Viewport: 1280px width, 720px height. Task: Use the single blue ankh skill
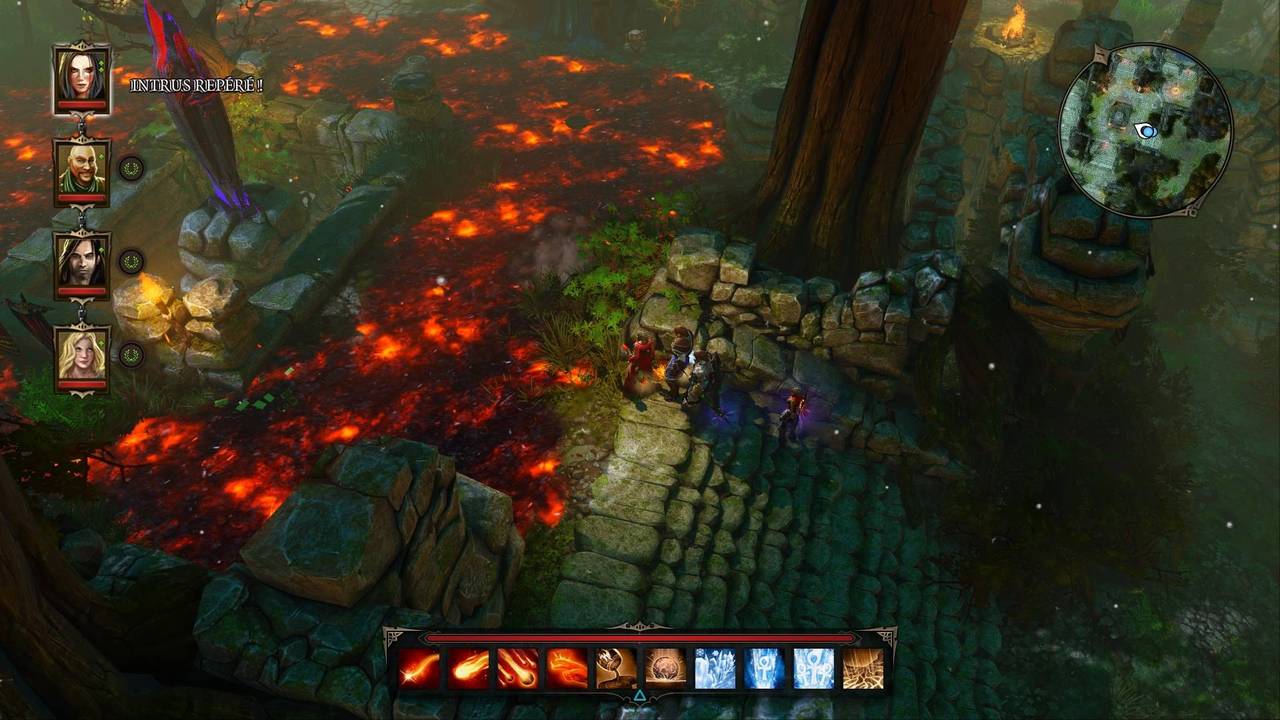coord(764,668)
